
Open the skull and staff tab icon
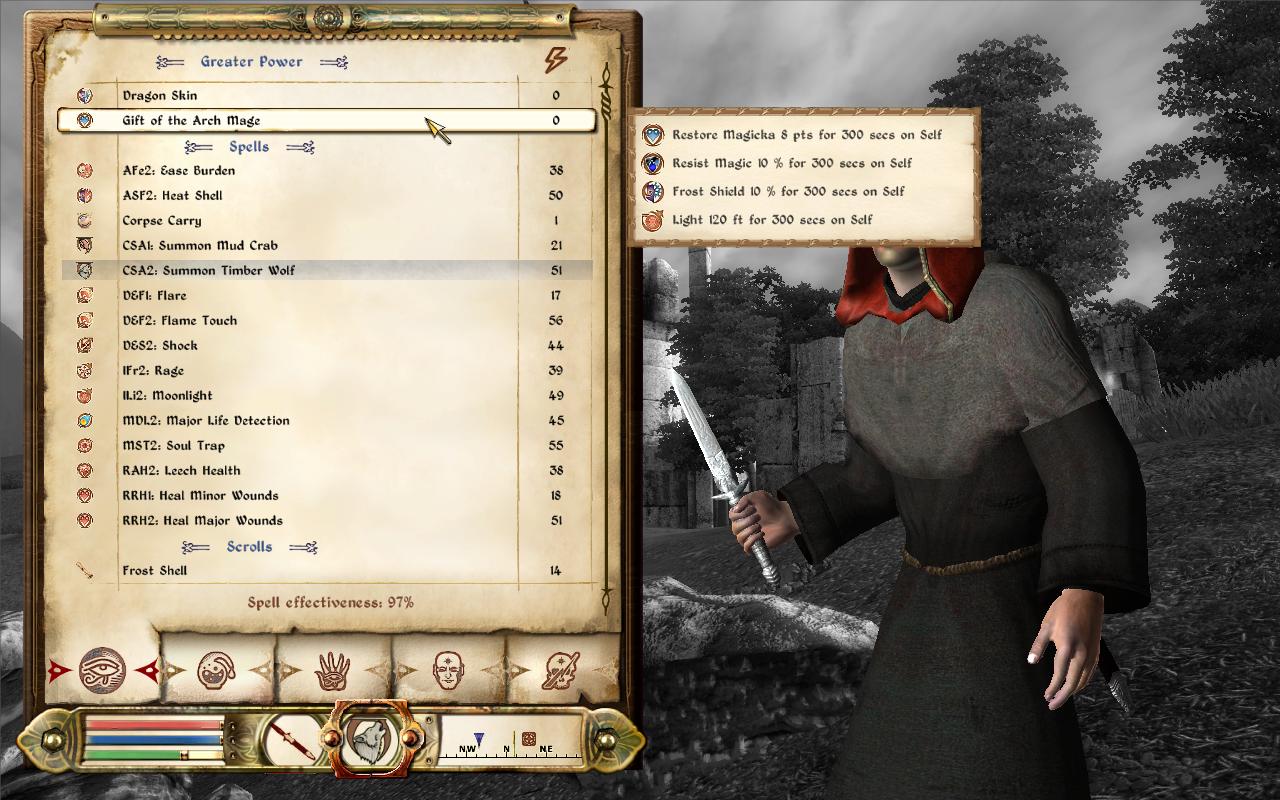click(x=560, y=670)
